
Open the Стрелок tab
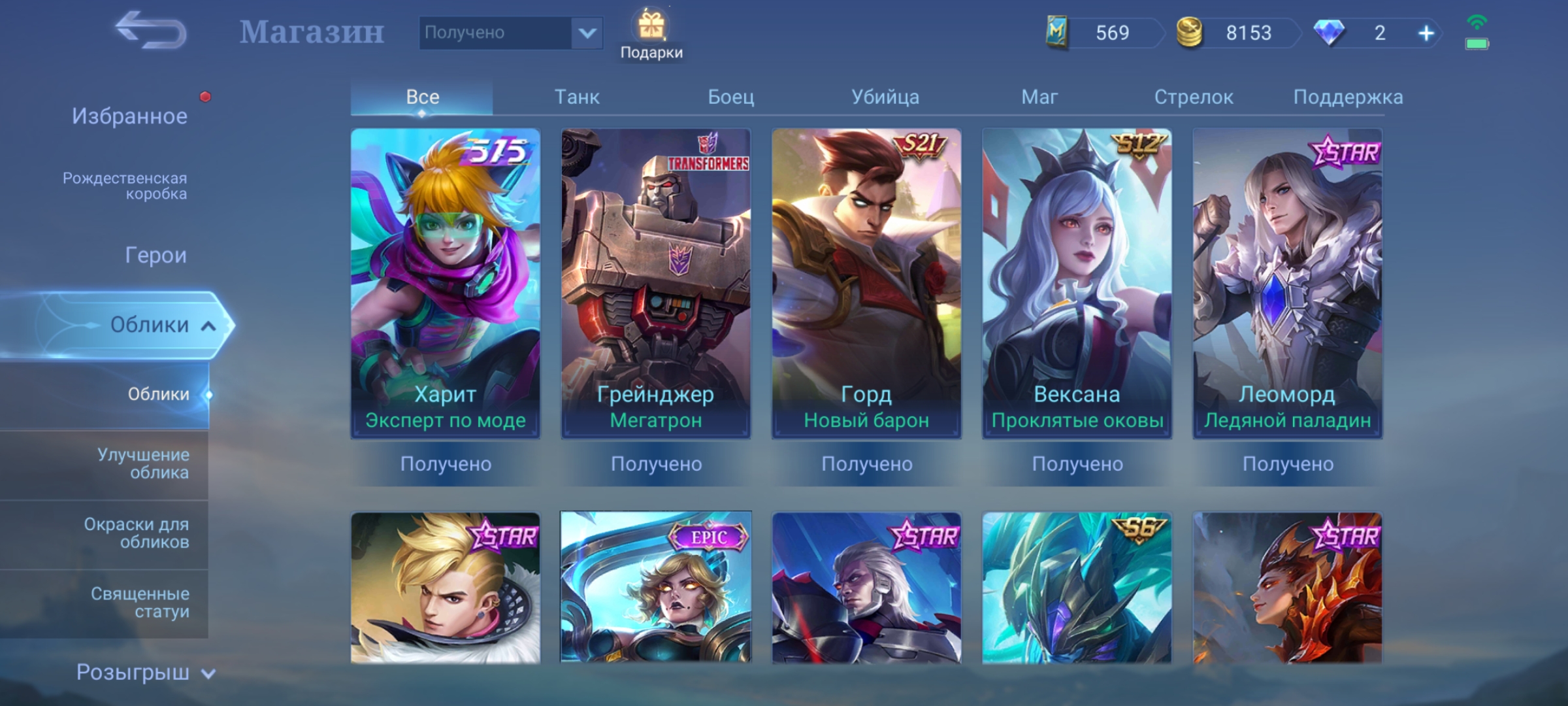point(1194,97)
